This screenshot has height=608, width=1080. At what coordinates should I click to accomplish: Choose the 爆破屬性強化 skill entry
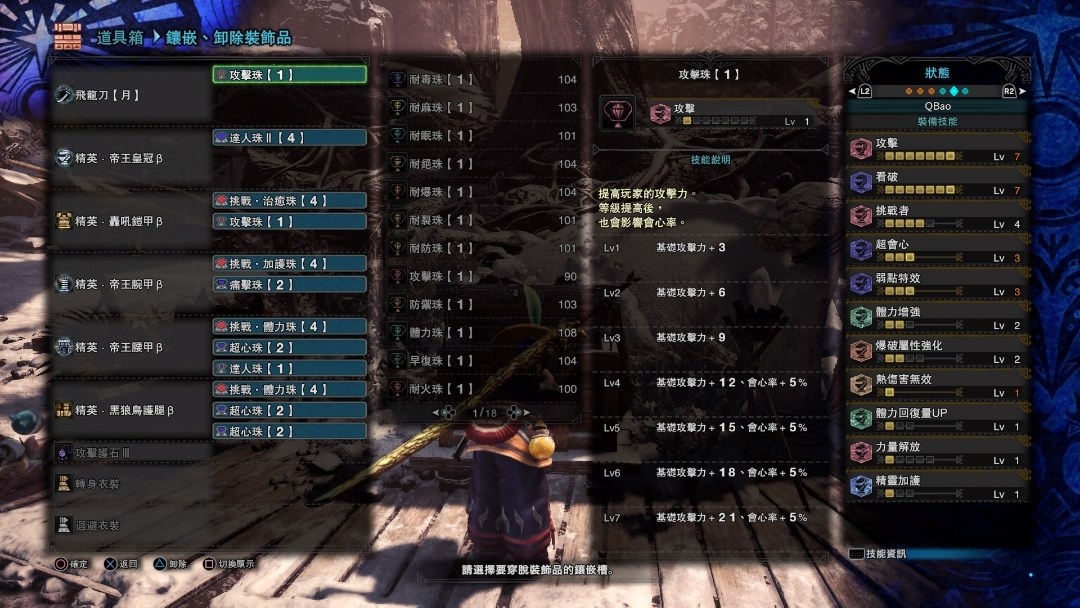pyautogui.click(x=937, y=351)
